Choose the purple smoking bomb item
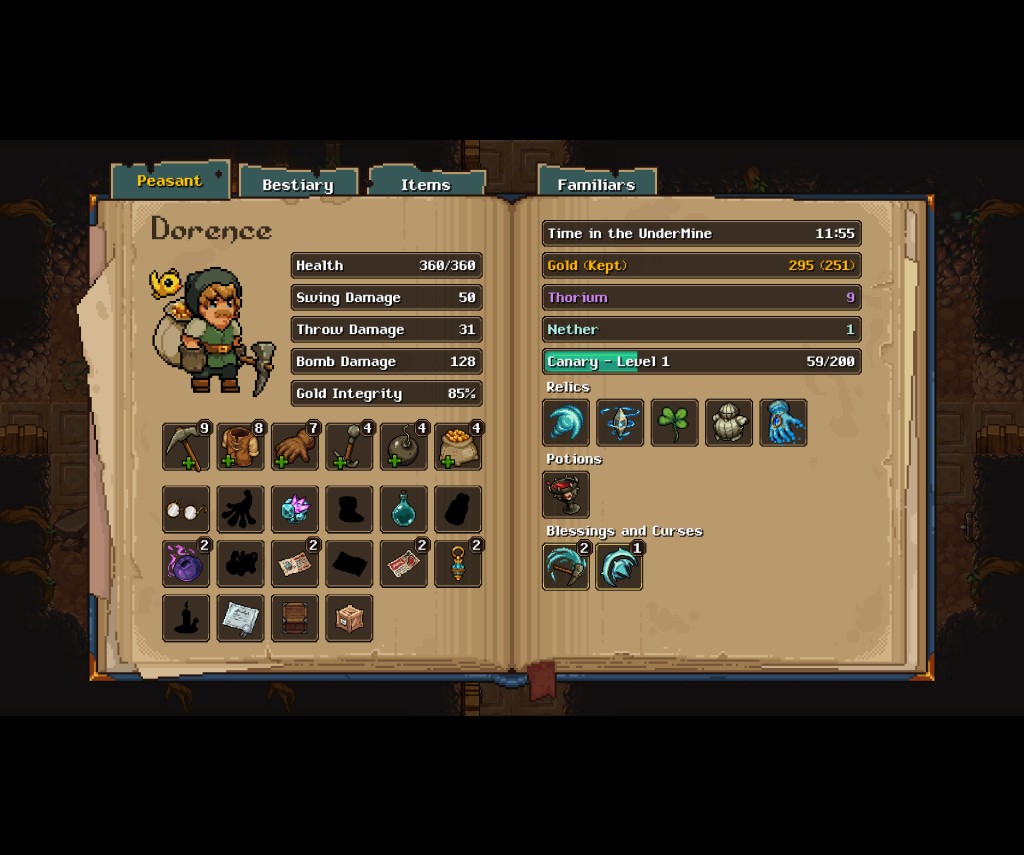 click(187, 564)
